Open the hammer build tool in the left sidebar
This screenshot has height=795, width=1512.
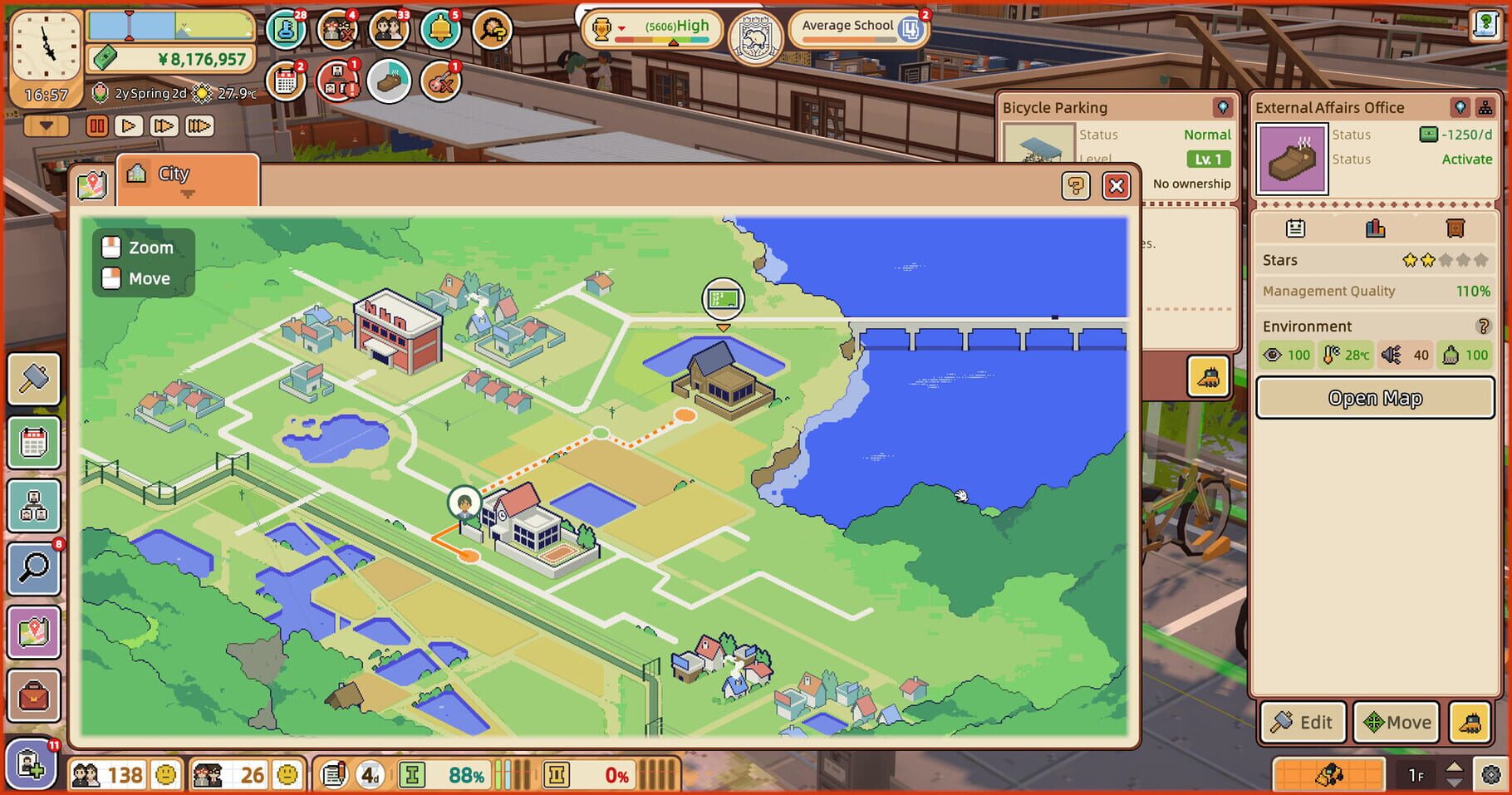pyautogui.click(x=33, y=378)
